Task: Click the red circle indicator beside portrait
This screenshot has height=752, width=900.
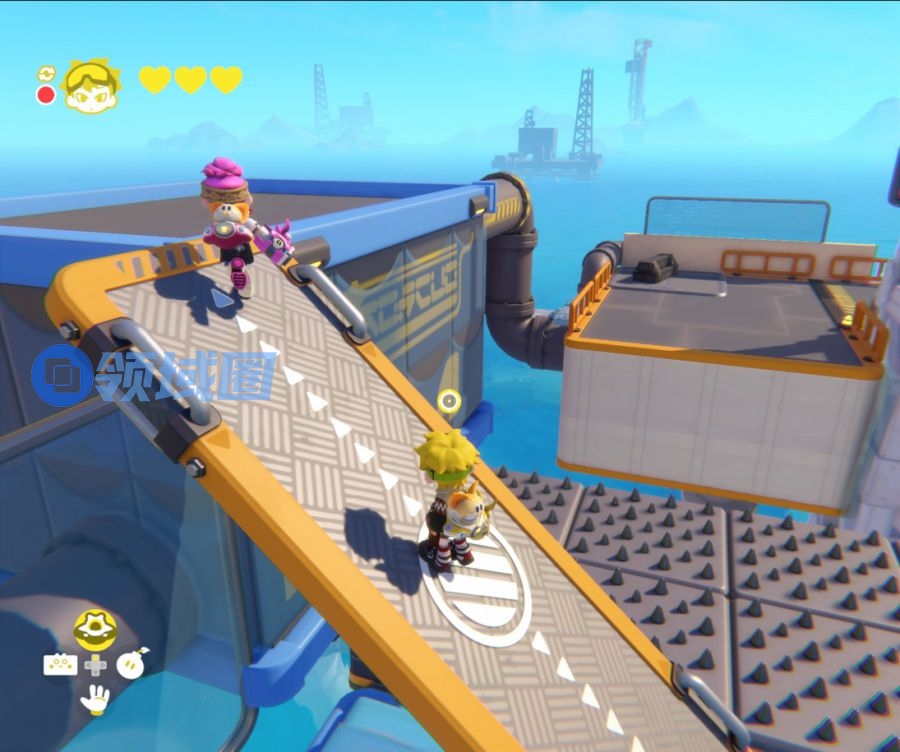Action: (x=46, y=95)
